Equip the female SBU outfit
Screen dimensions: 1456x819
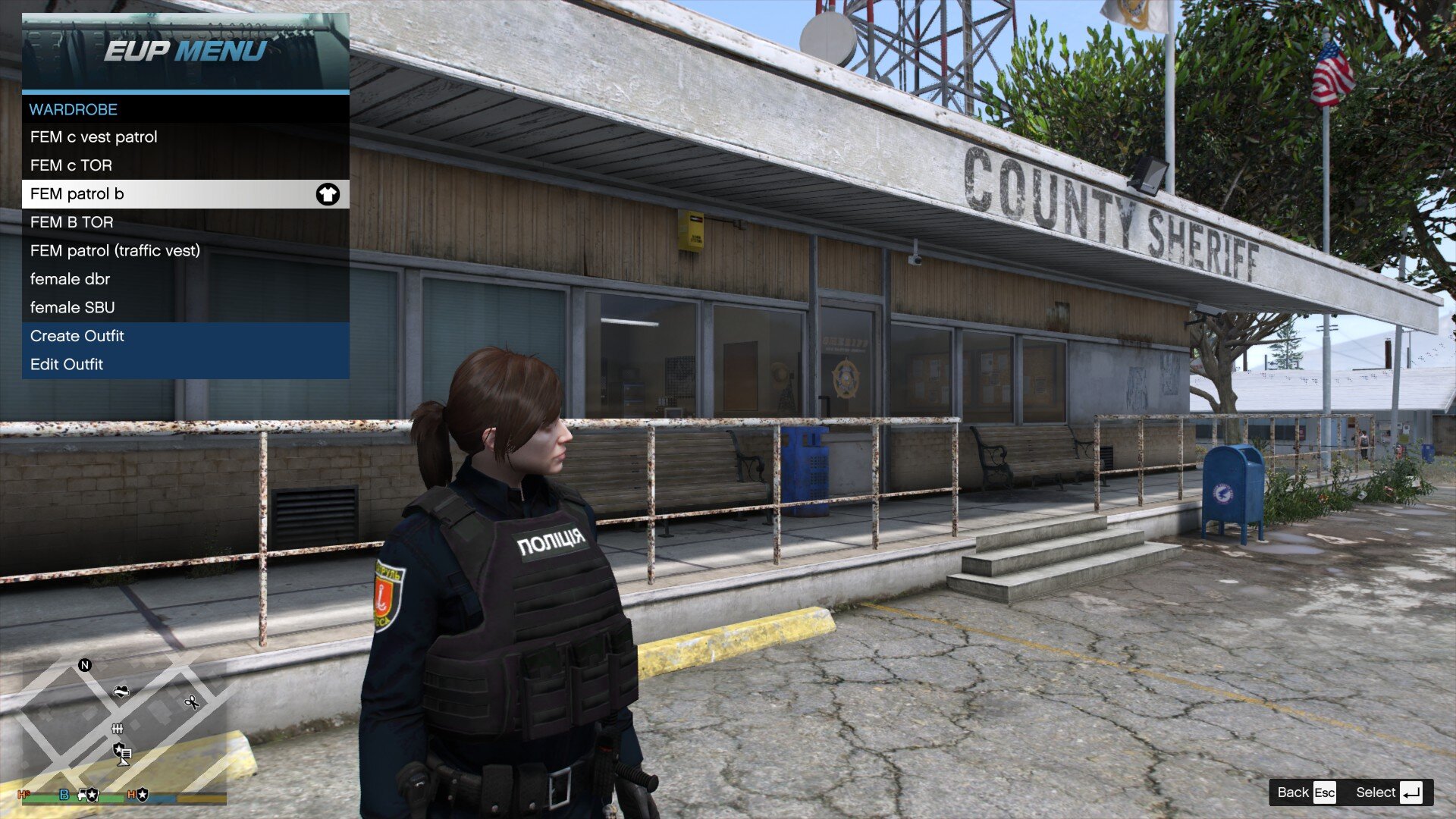185,308
